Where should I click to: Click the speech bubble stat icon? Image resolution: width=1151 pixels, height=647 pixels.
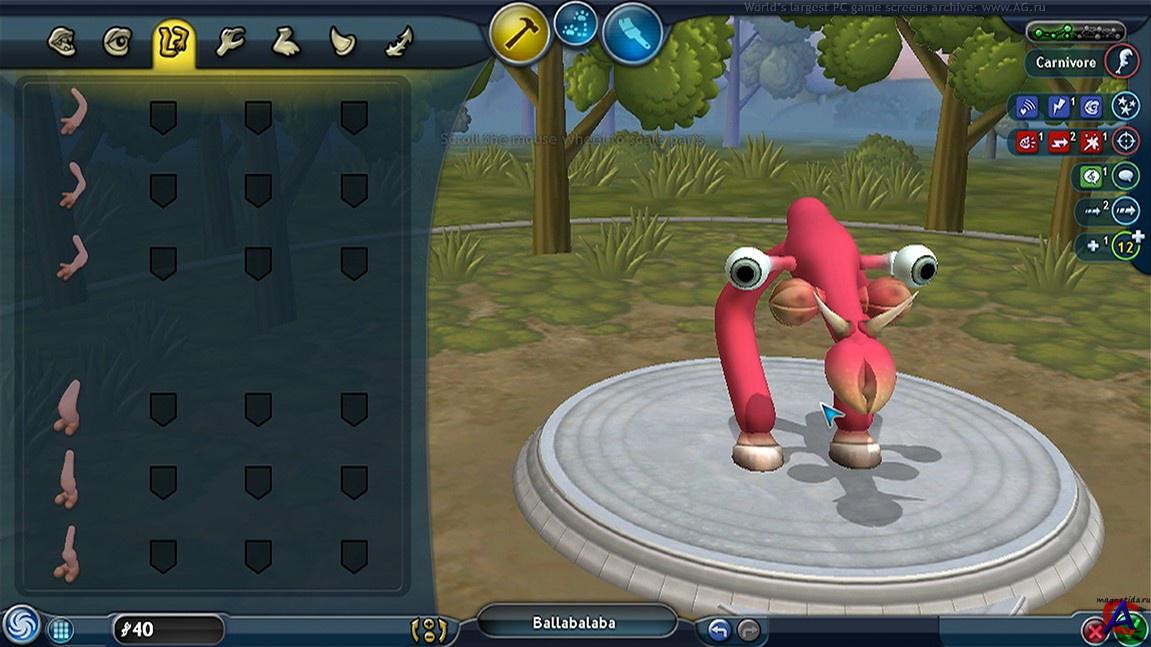pyautogui.click(x=1126, y=177)
